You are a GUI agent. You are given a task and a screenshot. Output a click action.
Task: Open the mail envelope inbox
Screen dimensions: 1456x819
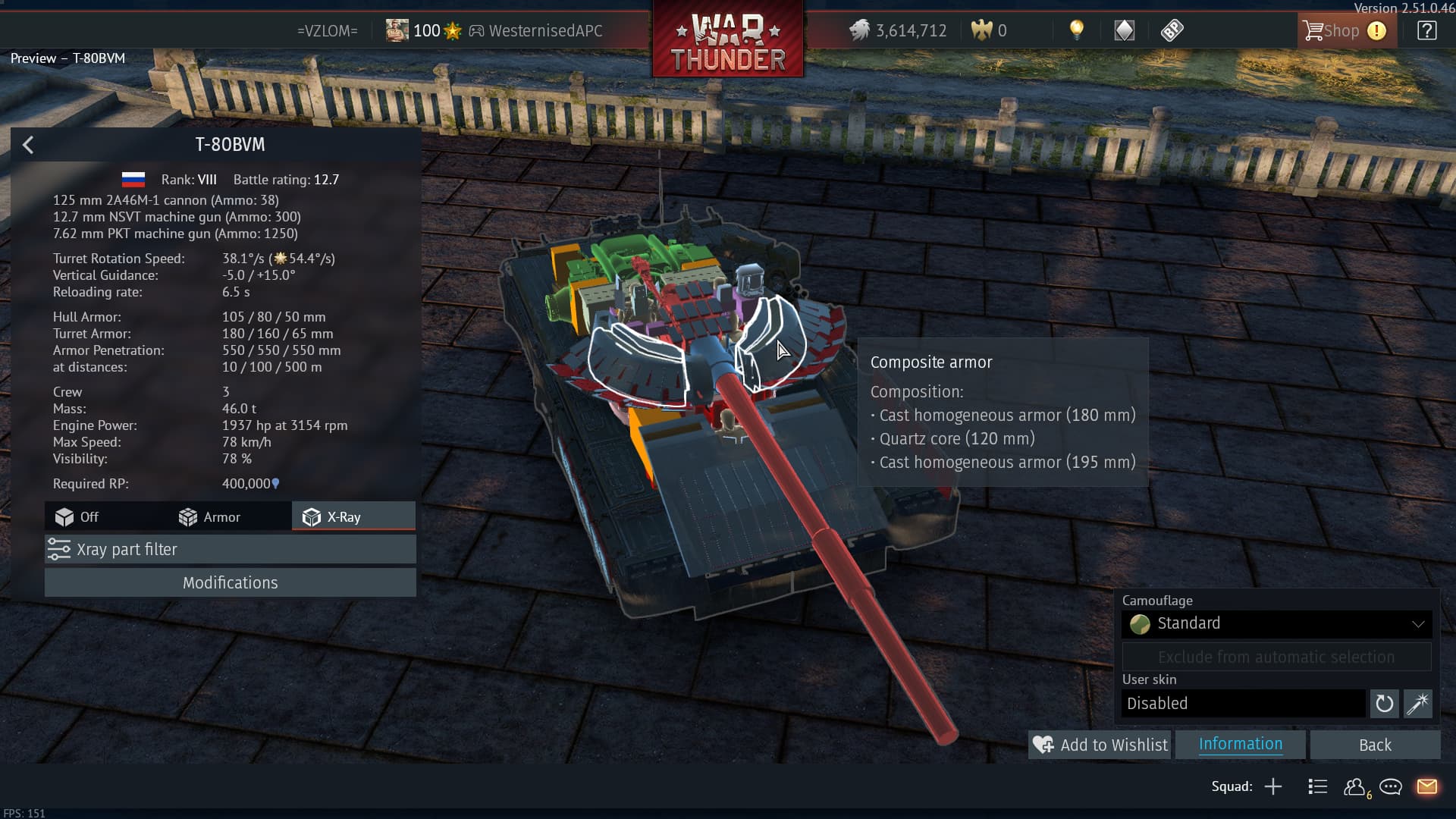click(1426, 787)
